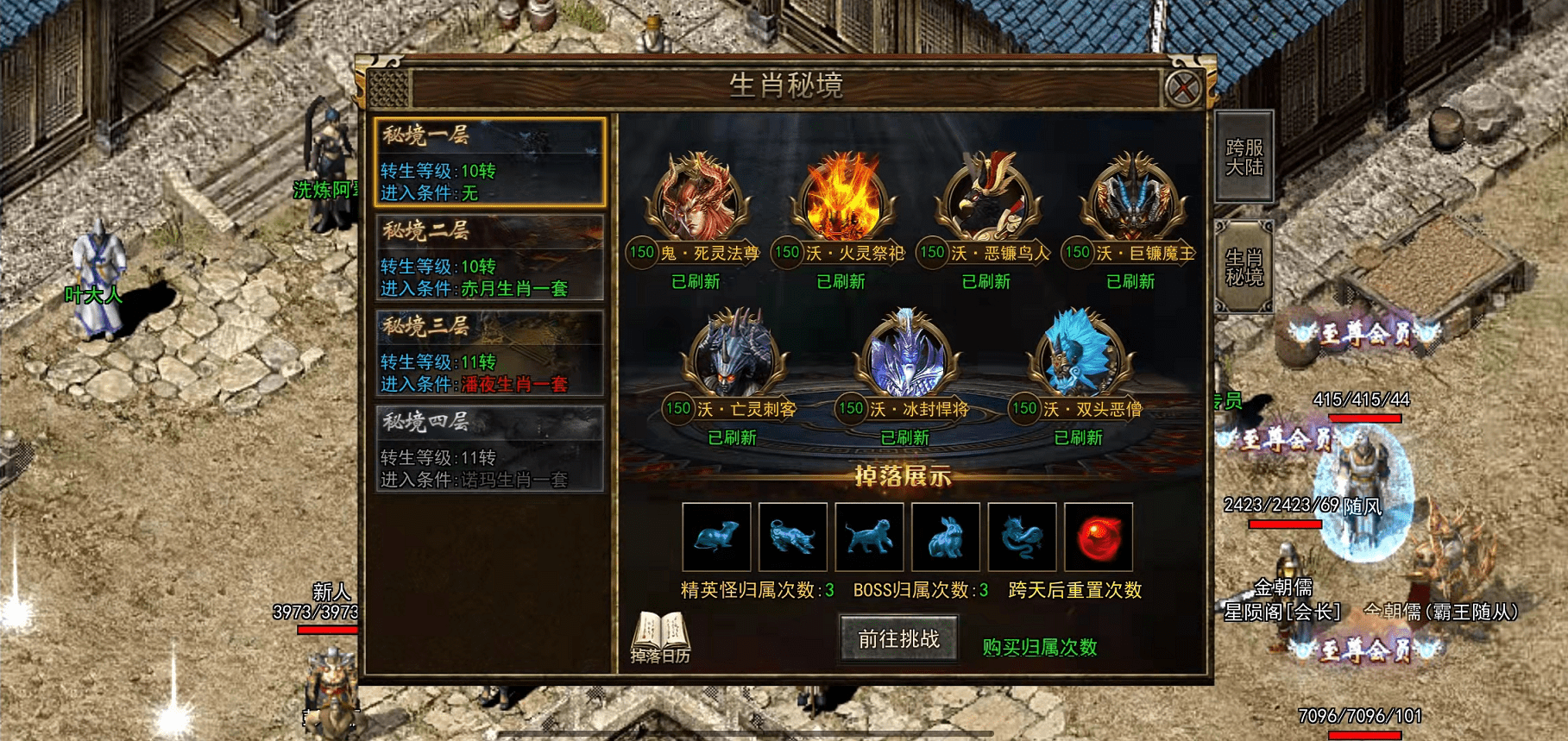Pick the 沃·双头恶僧 boss portrait
The height and width of the screenshot is (741, 1568).
(x=1078, y=355)
